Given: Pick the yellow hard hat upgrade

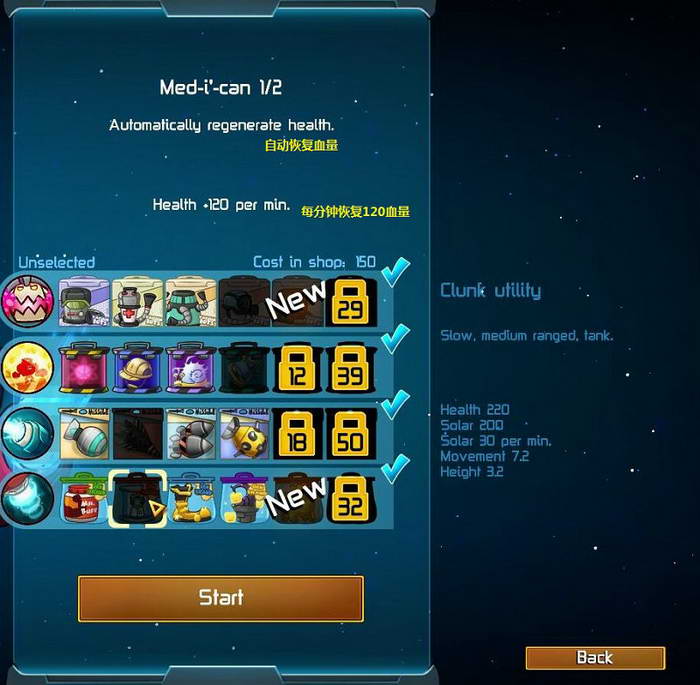Looking at the screenshot, I should [137, 367].
